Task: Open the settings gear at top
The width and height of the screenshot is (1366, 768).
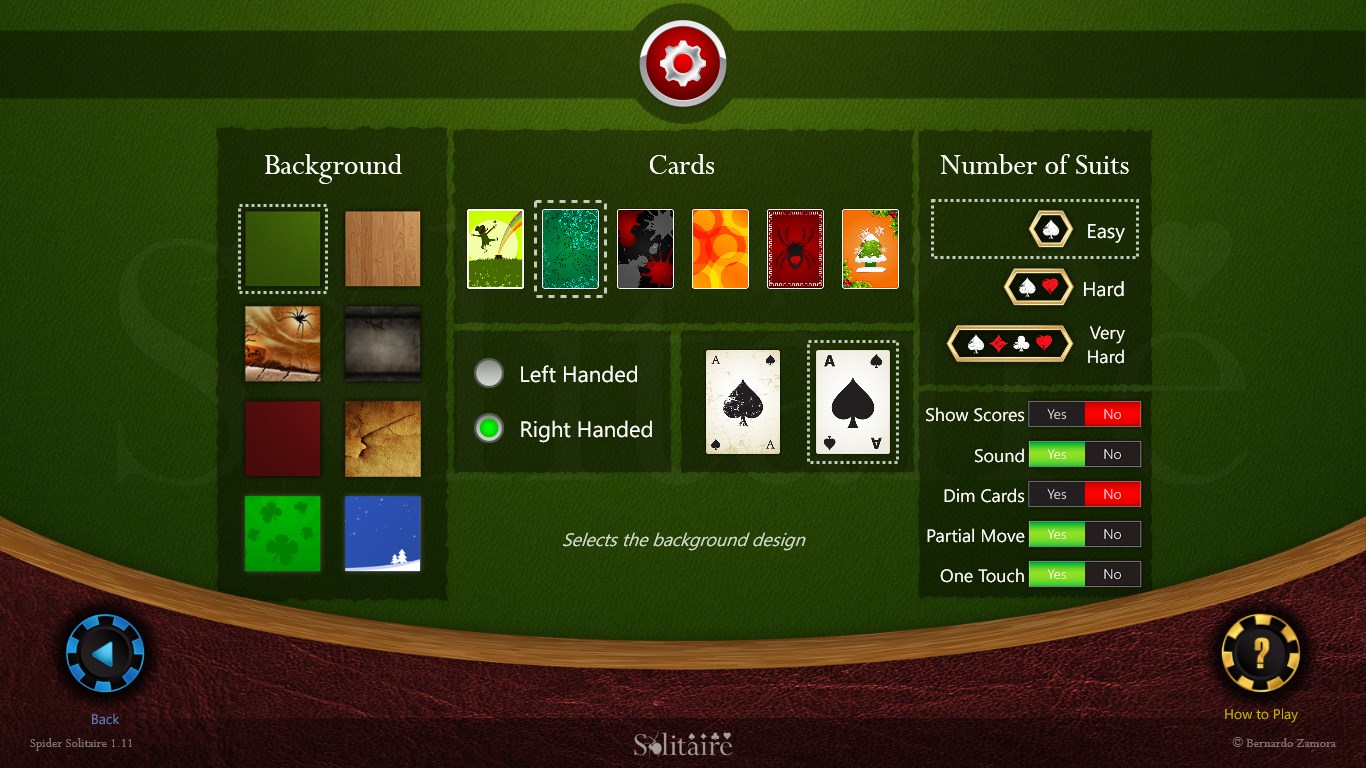Action: [x=683, y=62]
